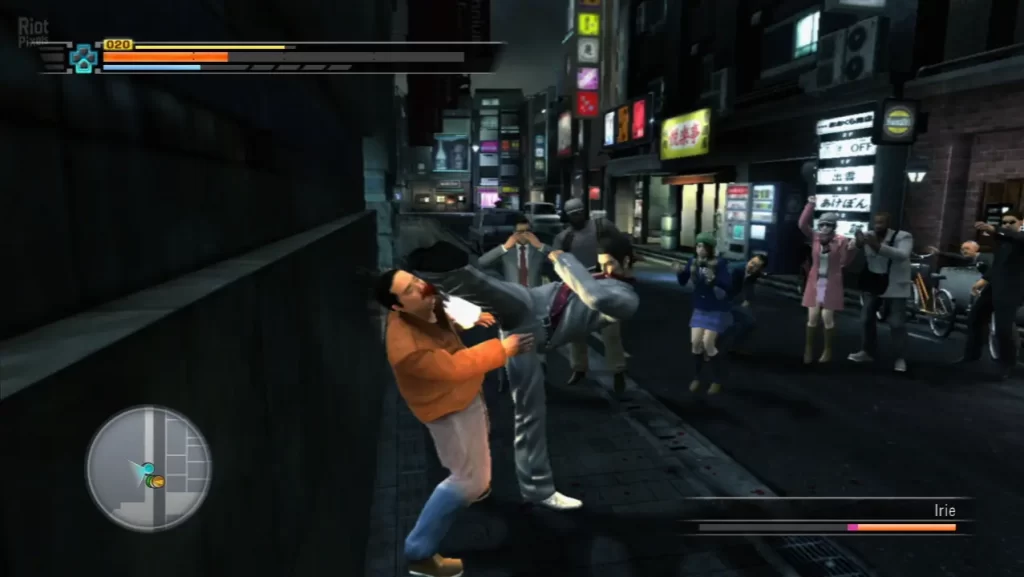Click the circular minimap
The width and height of the screenshot is (1024, 577).
tap(148, 468)
